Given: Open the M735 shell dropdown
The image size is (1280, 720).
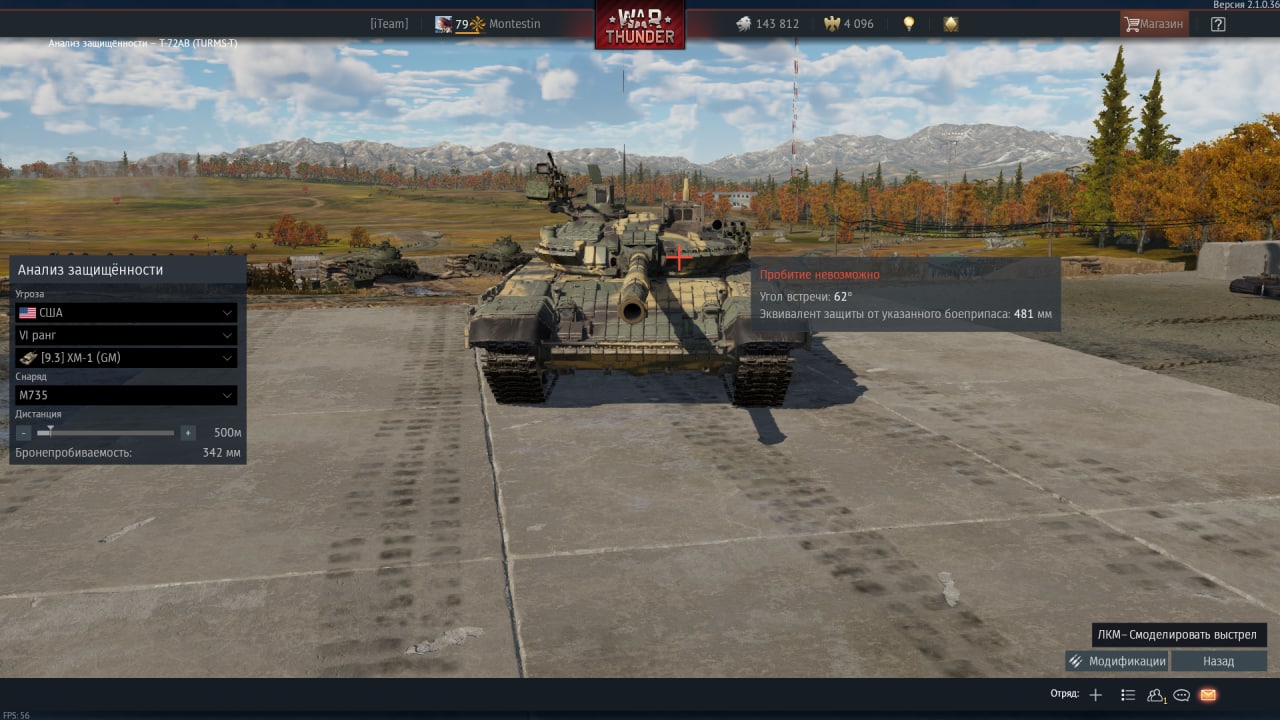Looking at the screenshot, I should click(x=126, y=395).
